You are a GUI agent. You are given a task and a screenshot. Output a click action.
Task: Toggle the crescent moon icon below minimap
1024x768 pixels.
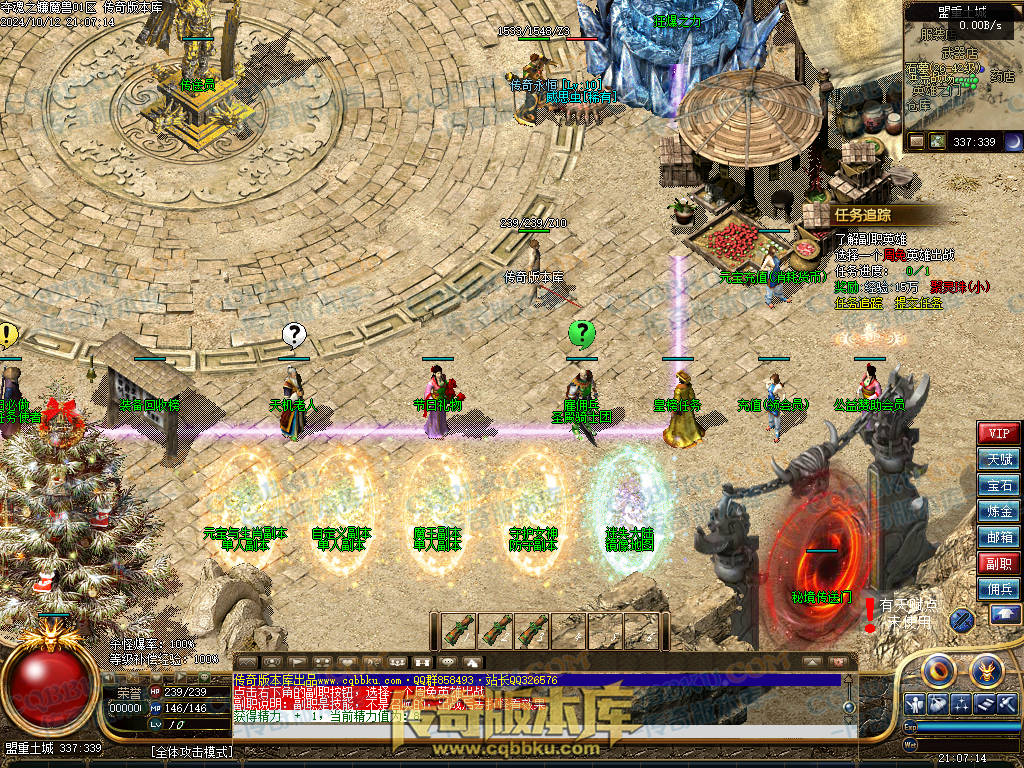(x=1013, y=142)
